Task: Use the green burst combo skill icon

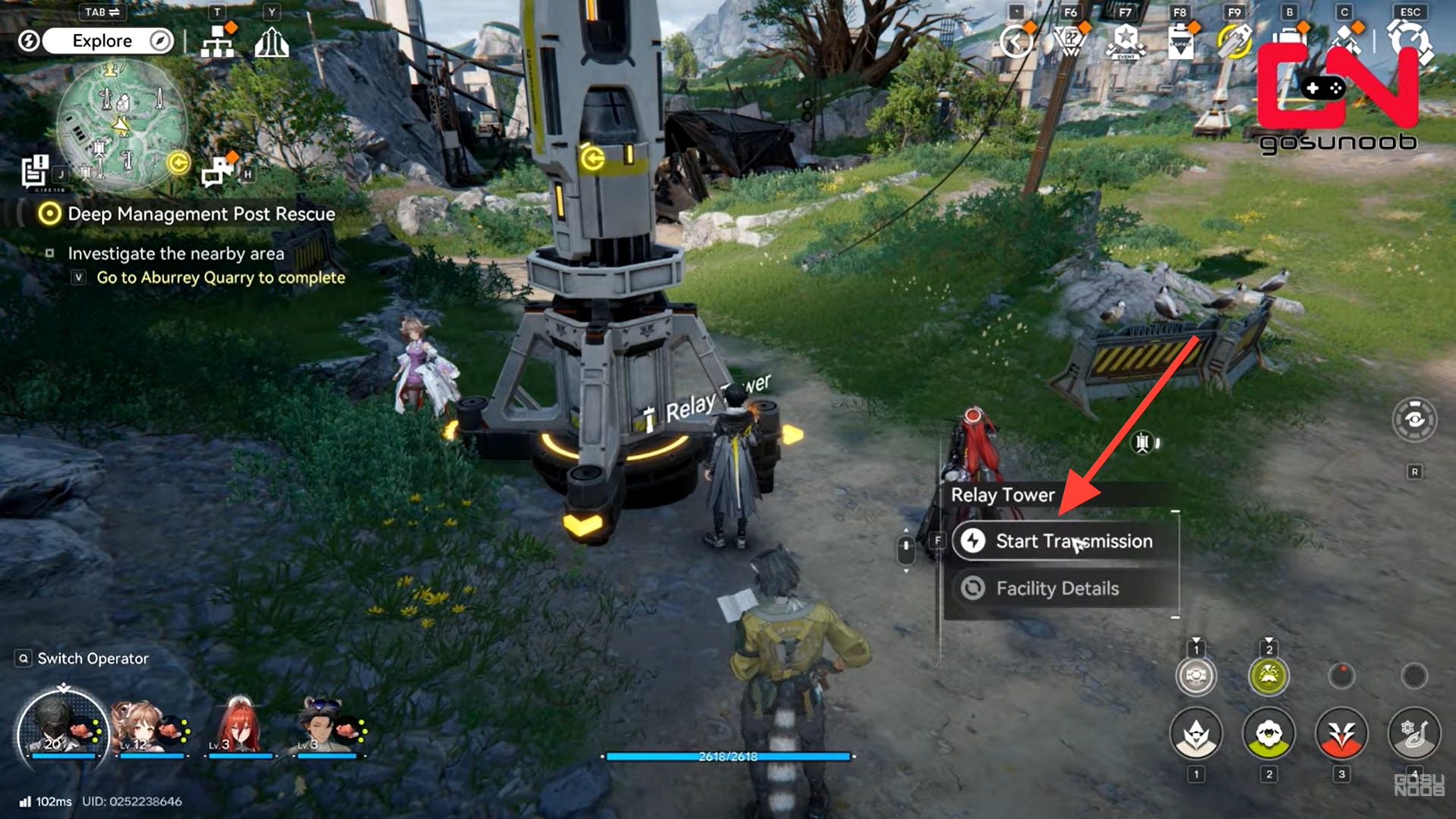Action: (x=1269, y=676)
